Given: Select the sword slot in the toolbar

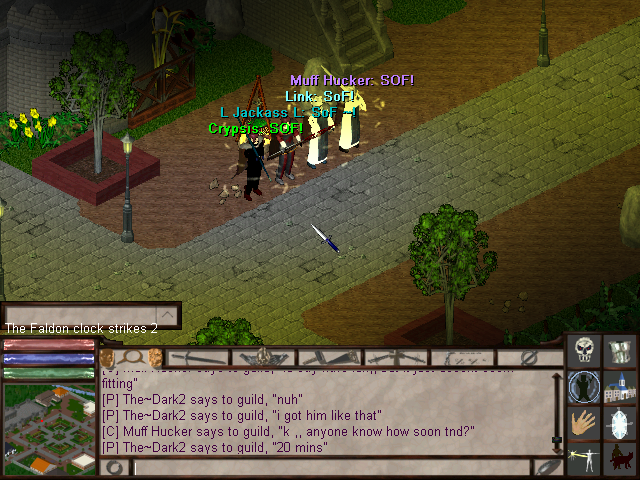Looking at the screenshot, I should 198,357.
